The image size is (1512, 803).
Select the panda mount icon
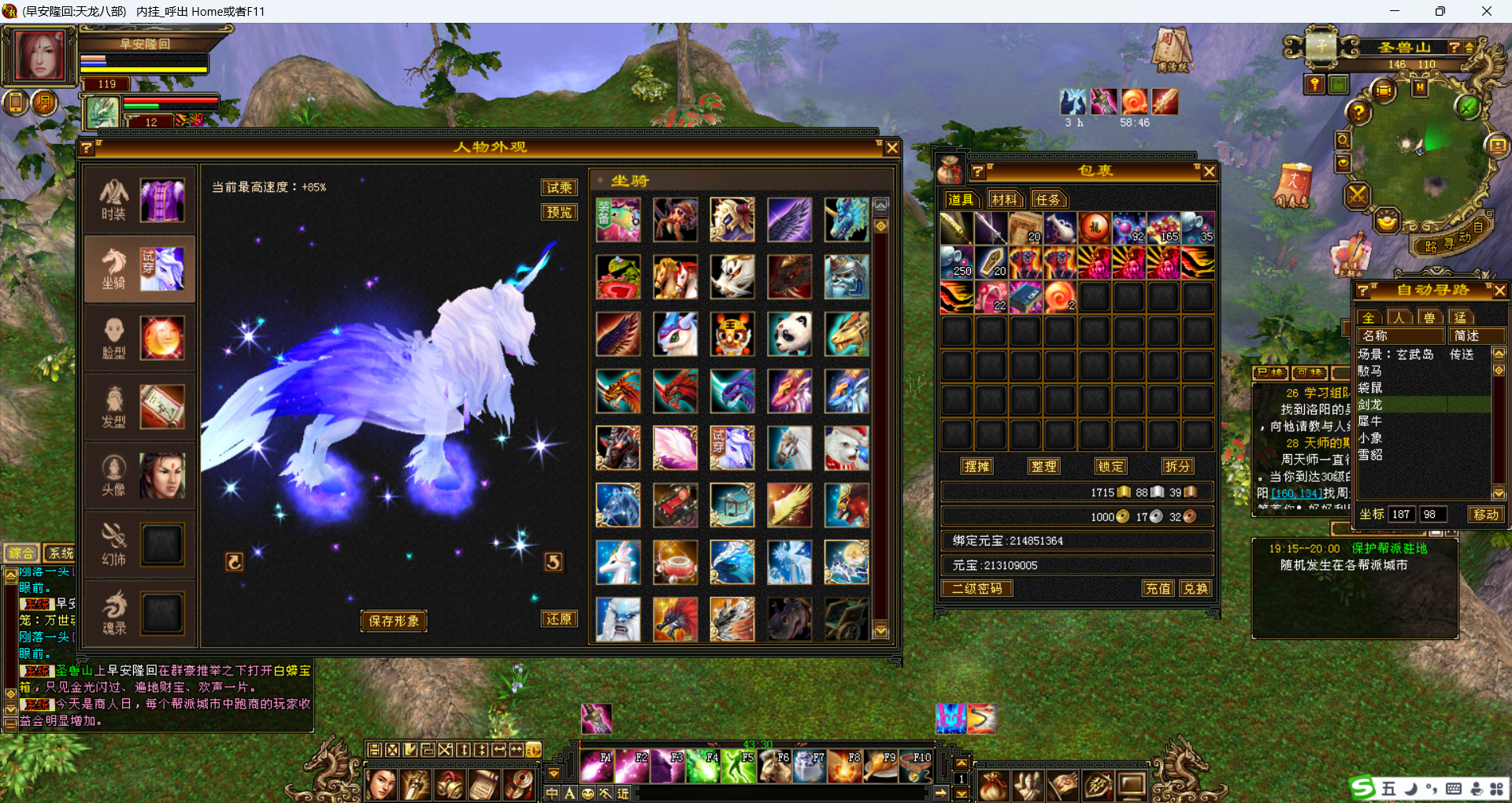(x=789, y=334)
